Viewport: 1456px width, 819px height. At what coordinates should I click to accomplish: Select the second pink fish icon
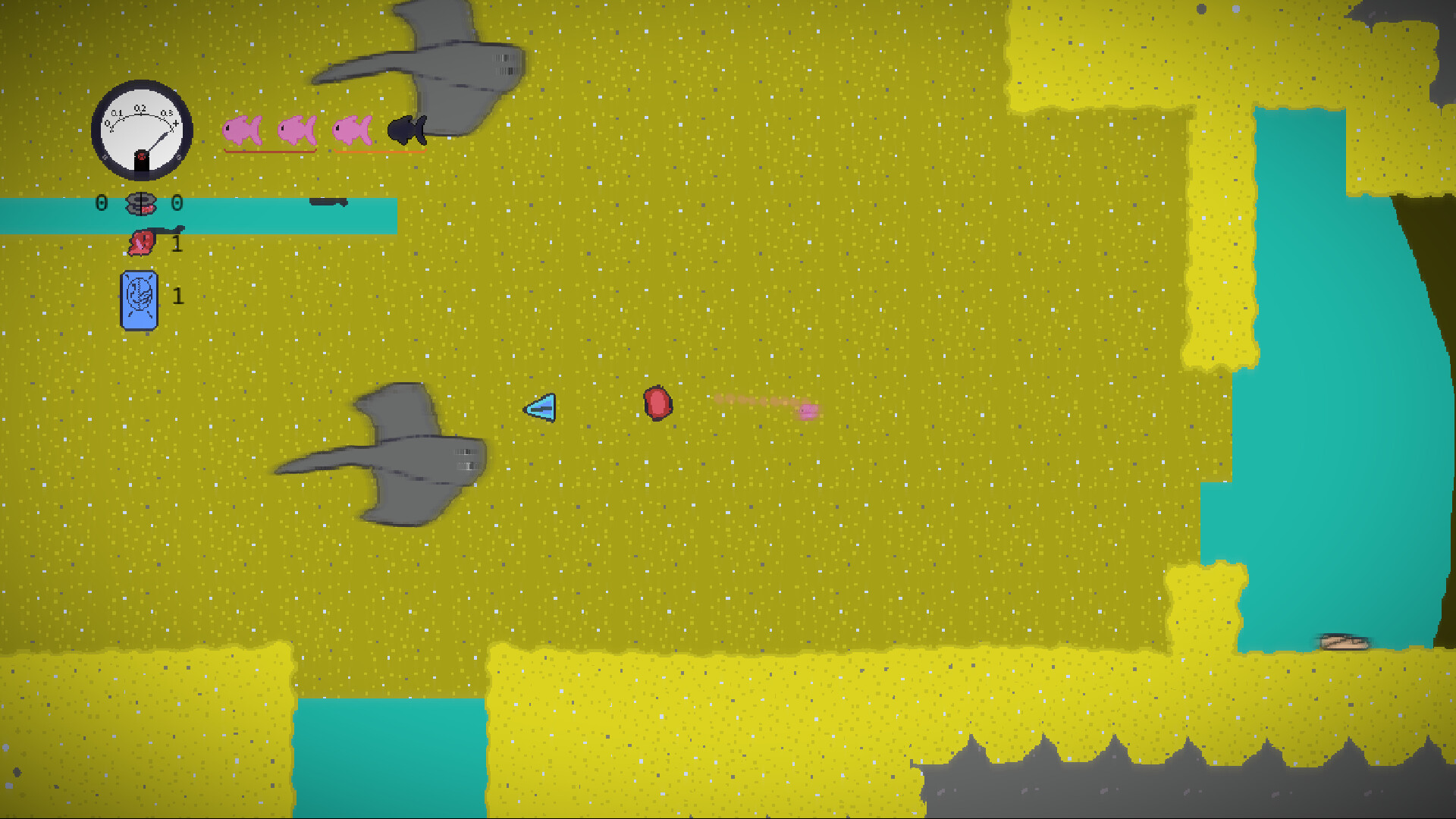(x=298, y=130)
